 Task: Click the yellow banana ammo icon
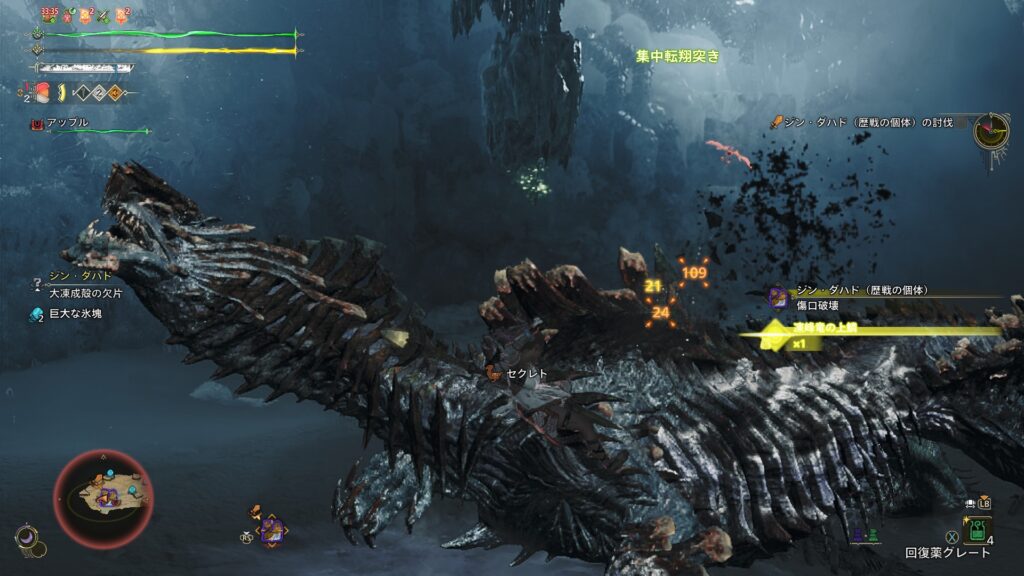point(61,93)
